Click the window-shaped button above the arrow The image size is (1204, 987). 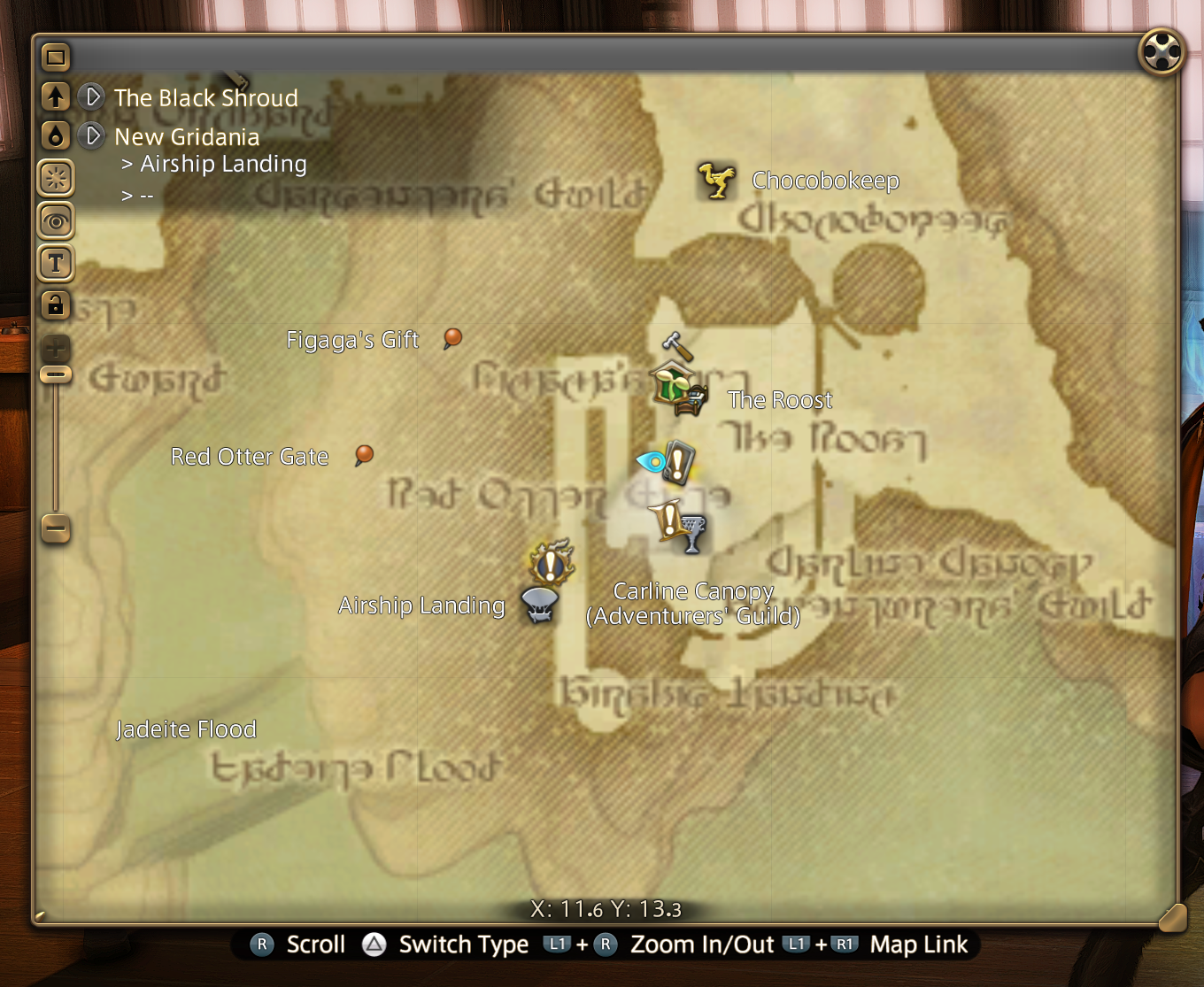coord(56,58)
